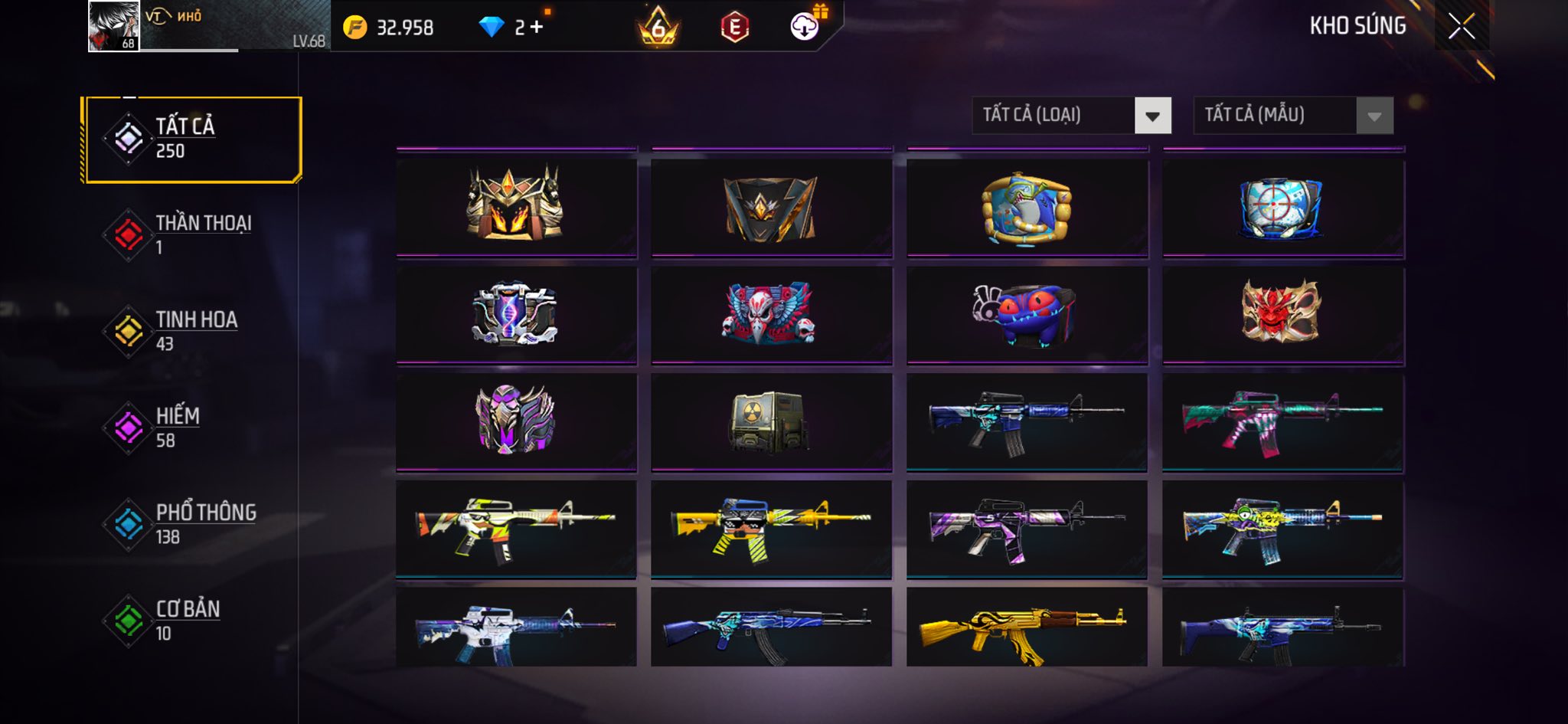The height and width of the screenshot is (724, 1568).
Task: Select the golden flaming crate skin
Action: (516, 204)
